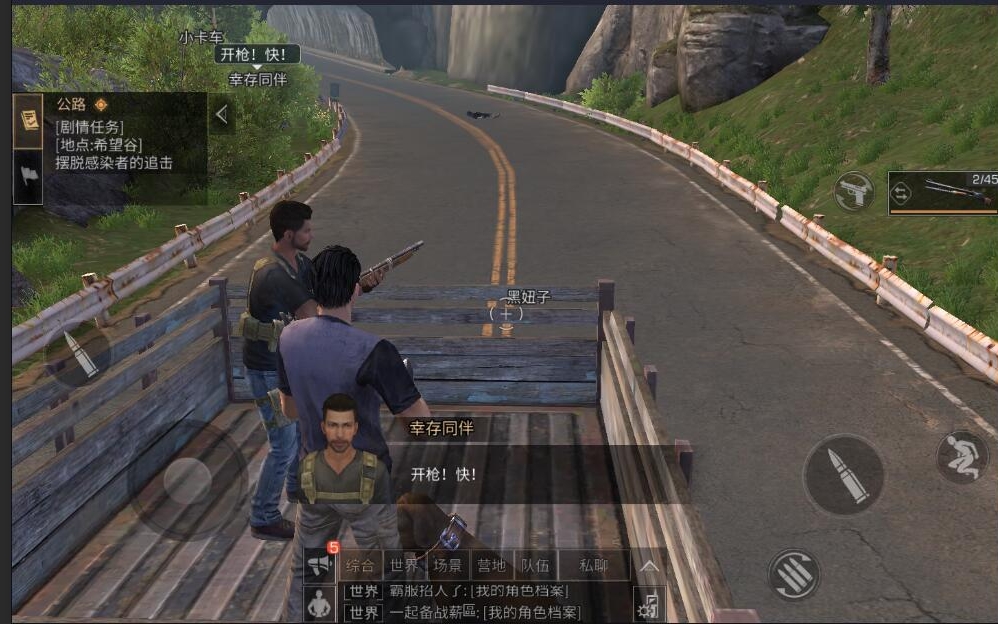
Task: Show the 队伍 team chat tab
Action: [x=533, y=565]
